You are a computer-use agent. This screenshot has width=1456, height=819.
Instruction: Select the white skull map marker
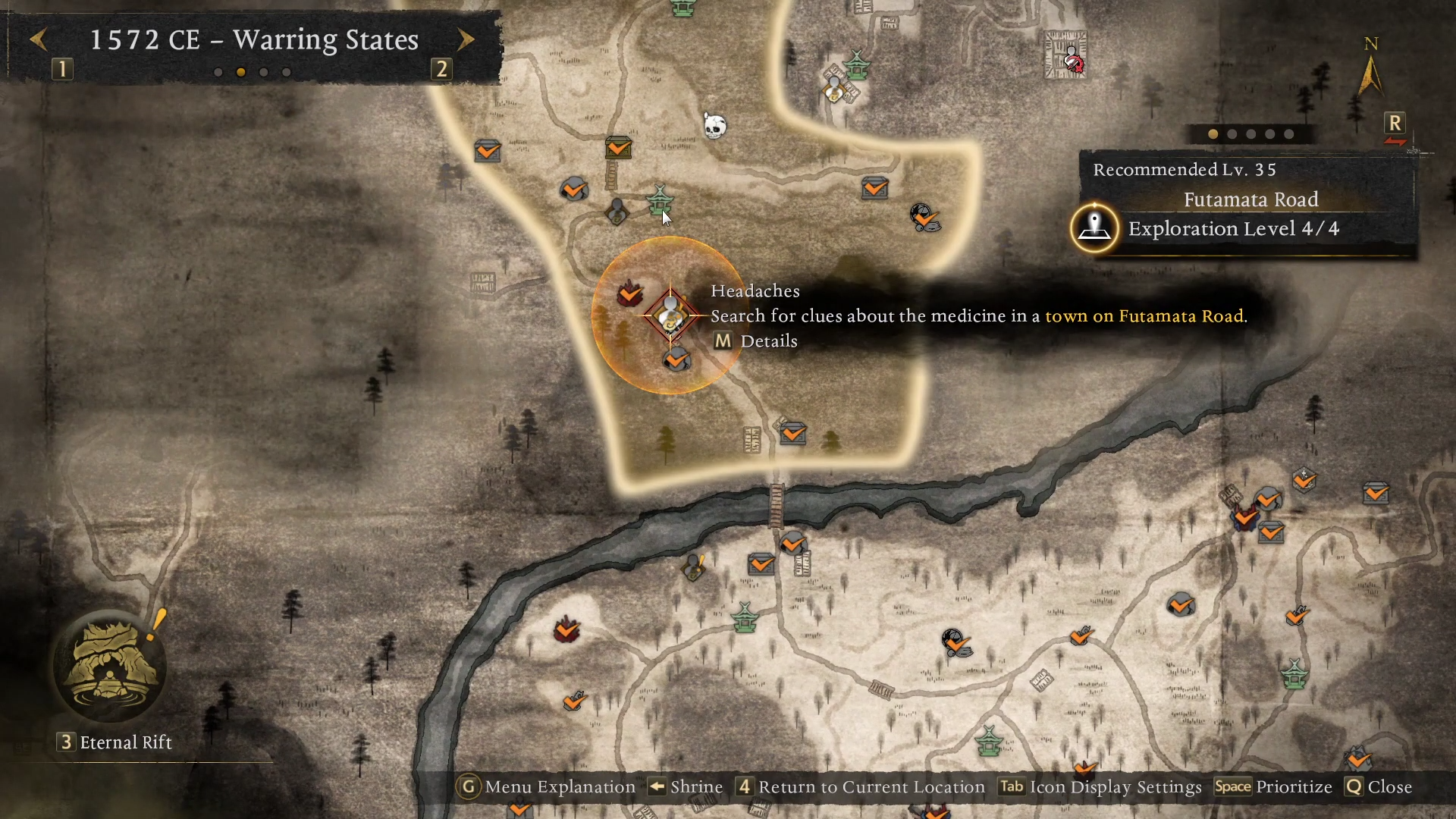click(714, 126)
